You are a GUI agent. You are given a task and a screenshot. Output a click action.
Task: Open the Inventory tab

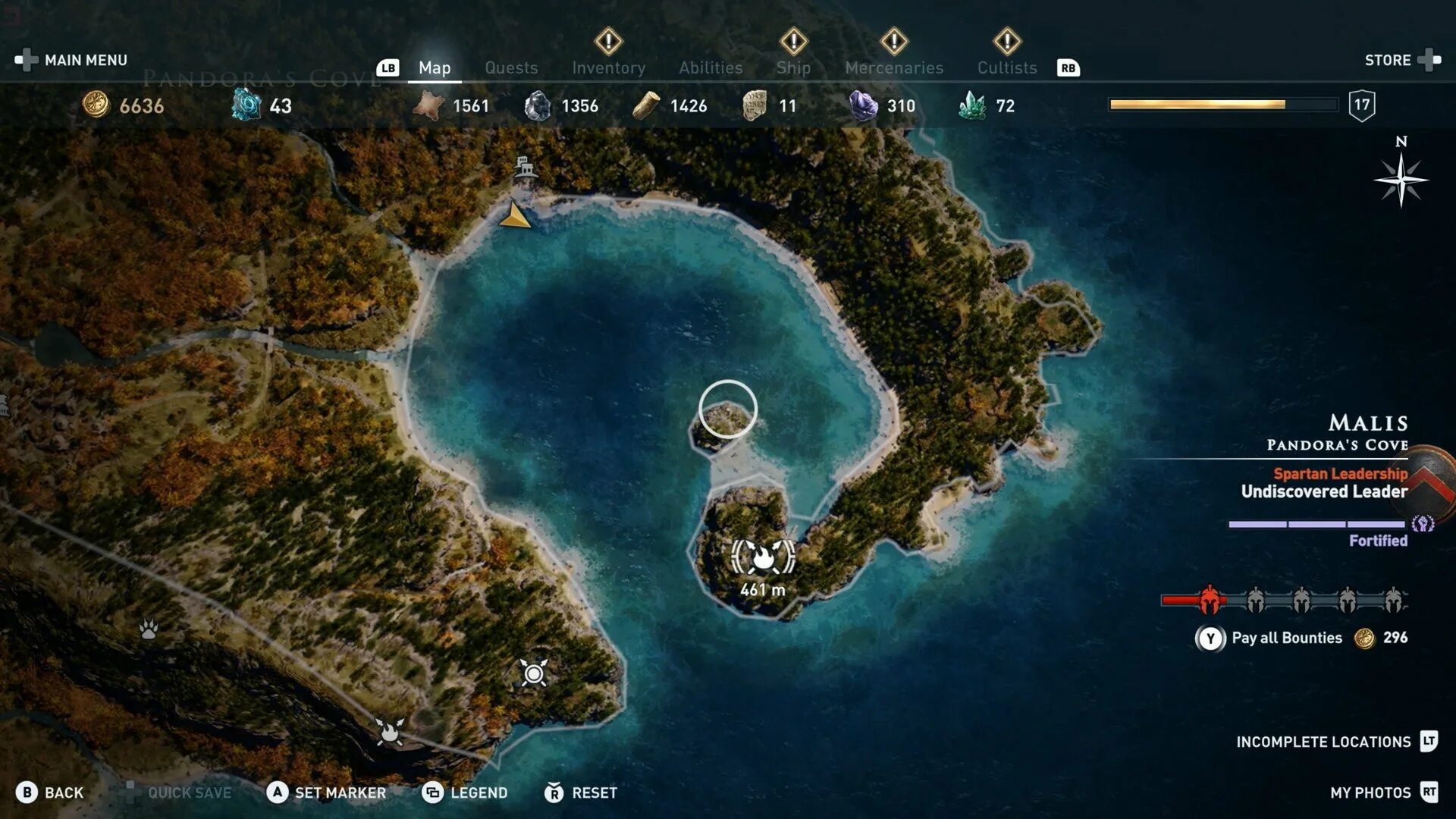608,67
